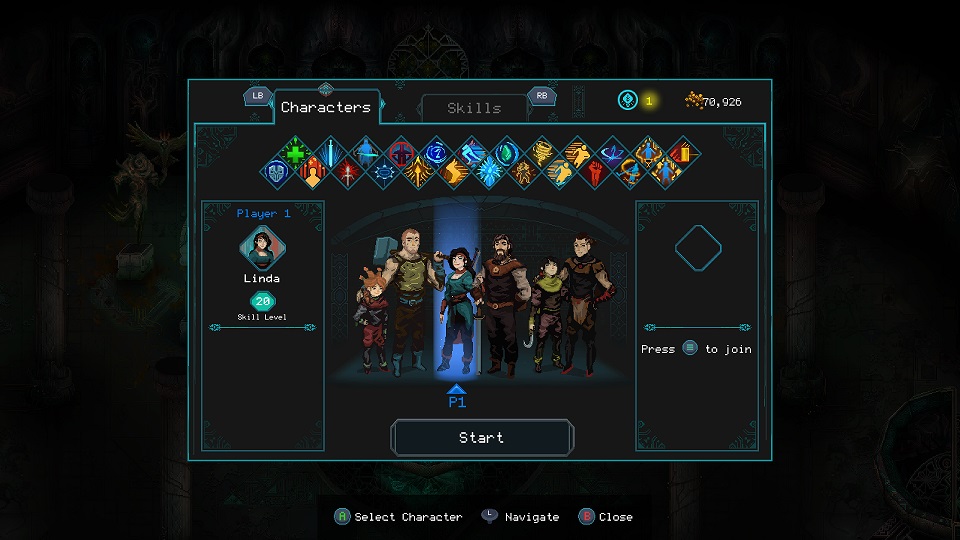Select the shield skill icon
Screen dimensions: 960x540
click(x=277, y=172)
